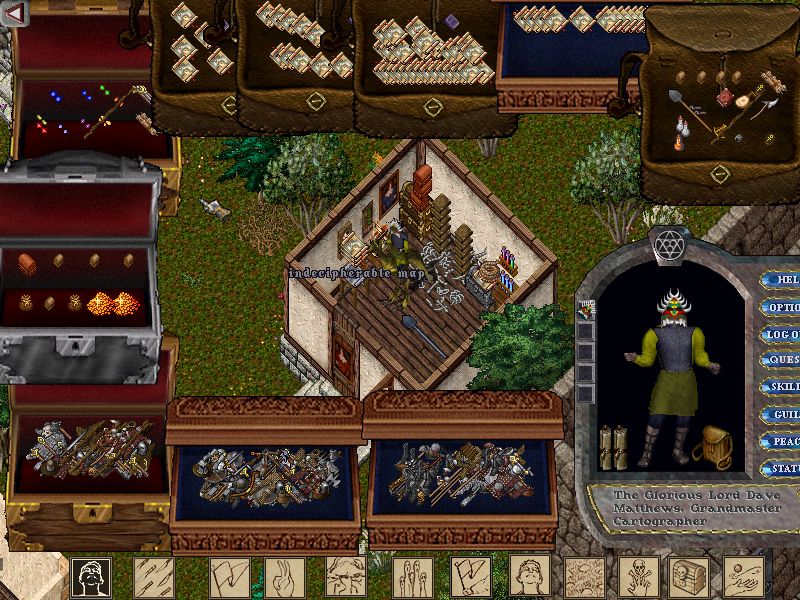Screen dimensions: 800x600
Task: Click the red back arrow in top corner
Action: click(x=14, y=13)
